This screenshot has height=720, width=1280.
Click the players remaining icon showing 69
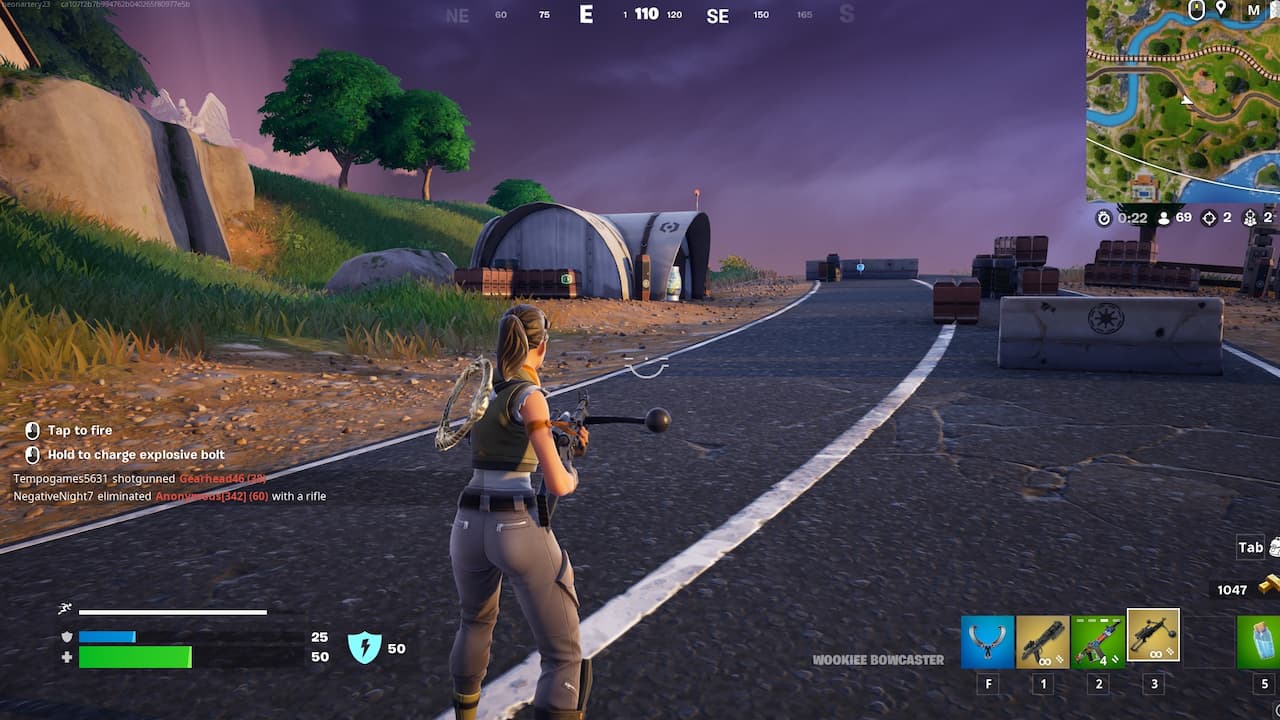[1164, 217]
